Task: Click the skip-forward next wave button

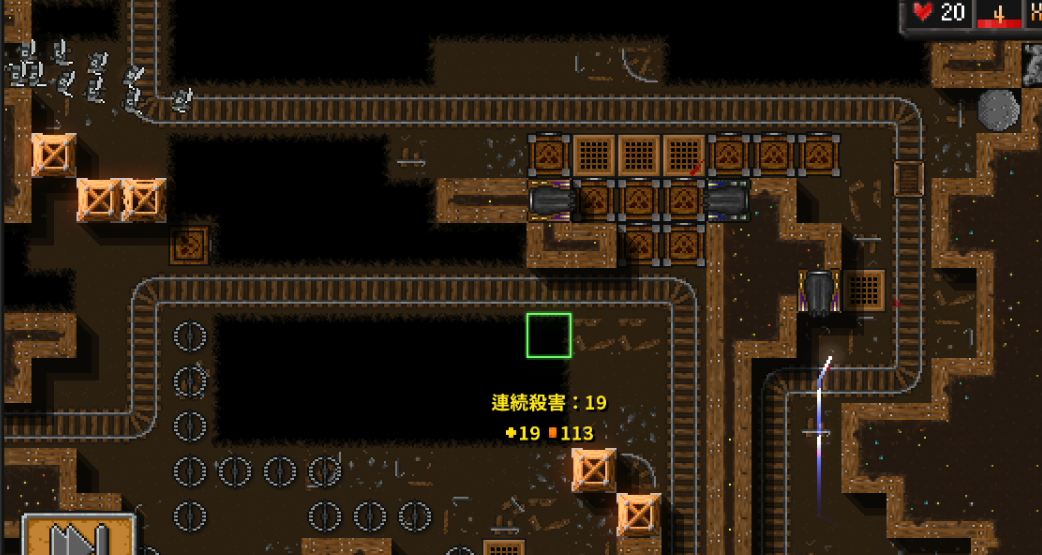Action: tap(79, 537)
